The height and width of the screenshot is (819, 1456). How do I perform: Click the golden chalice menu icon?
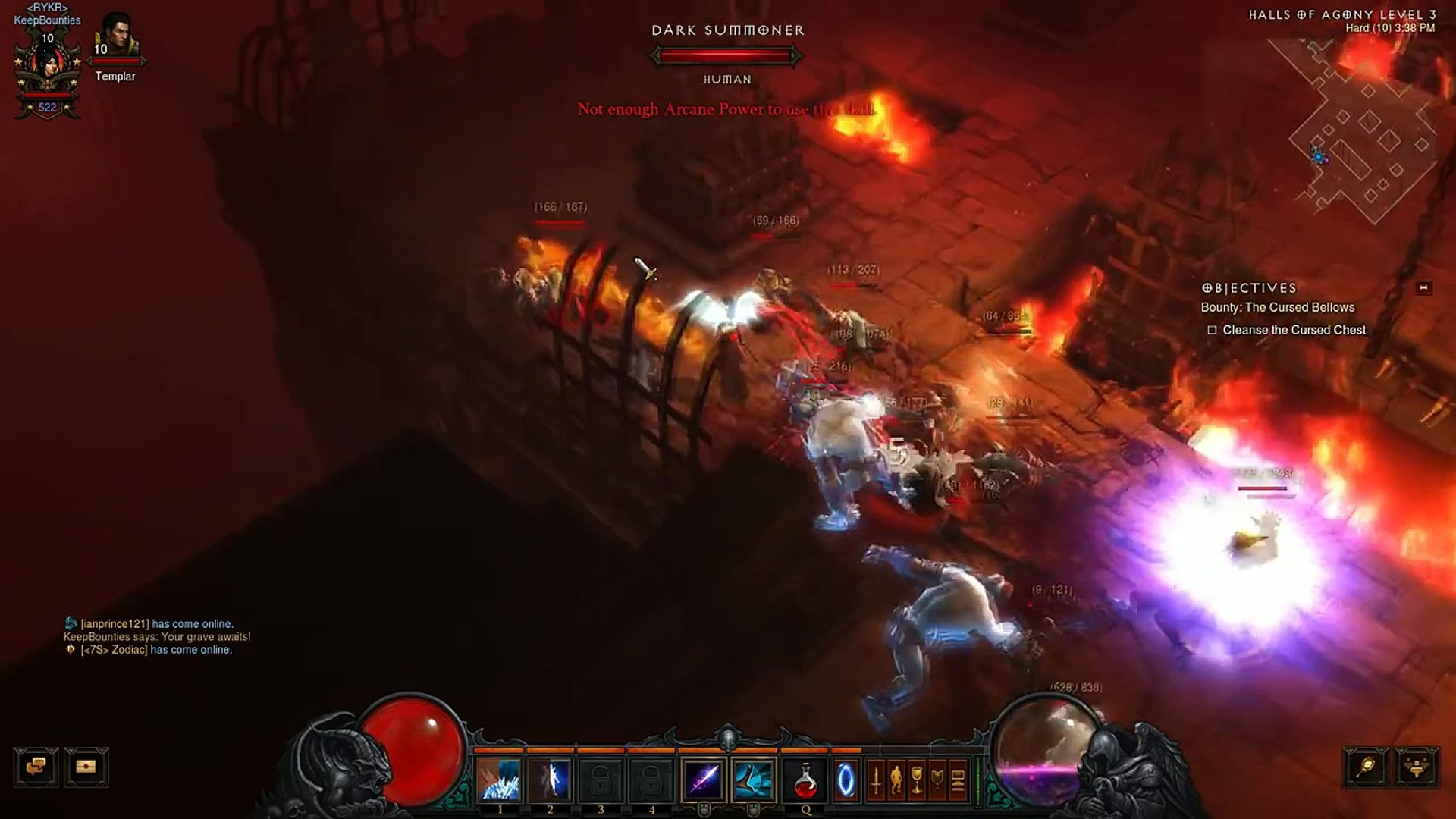(917, 781)
